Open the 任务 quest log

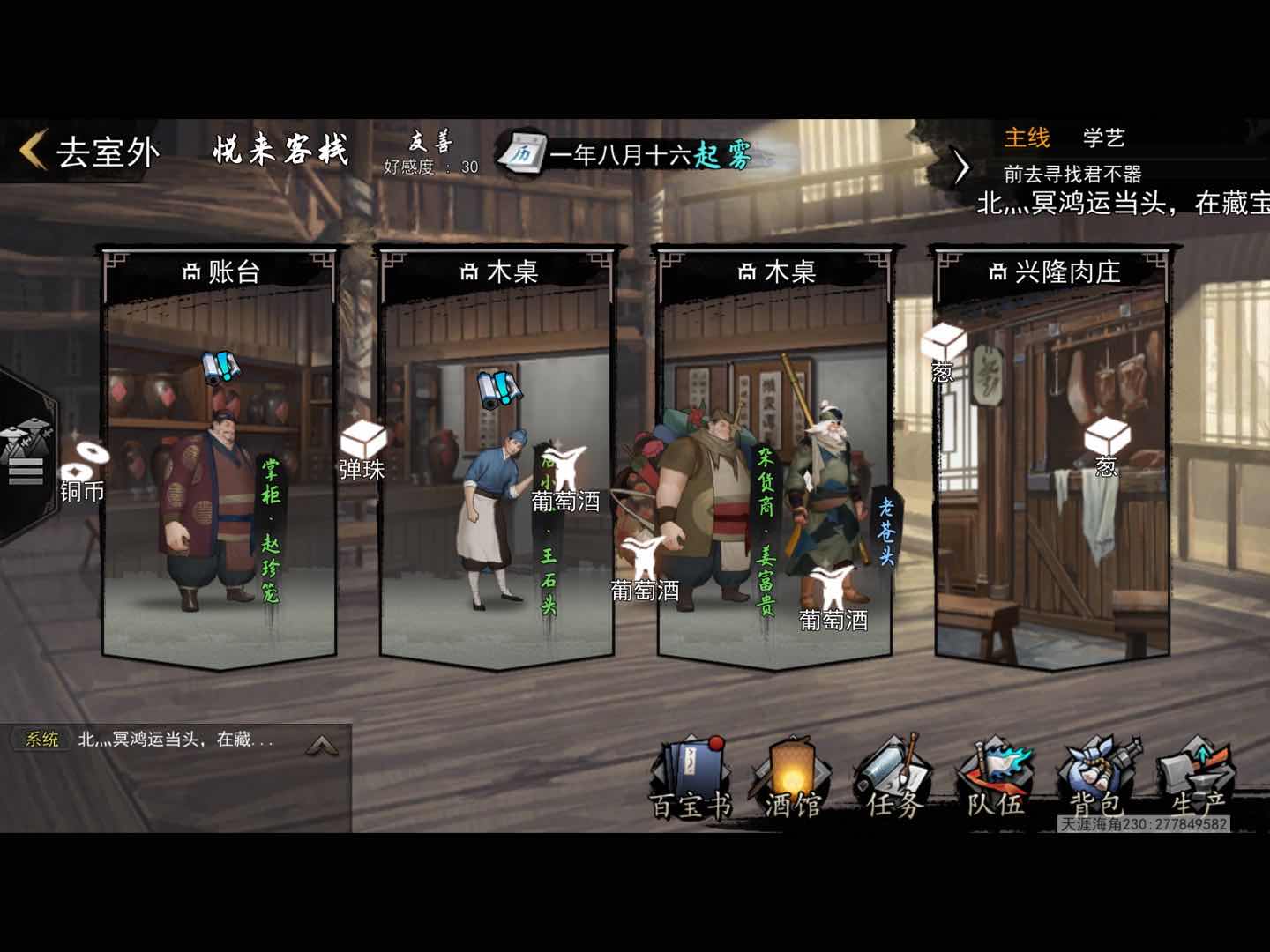(893, 780)
